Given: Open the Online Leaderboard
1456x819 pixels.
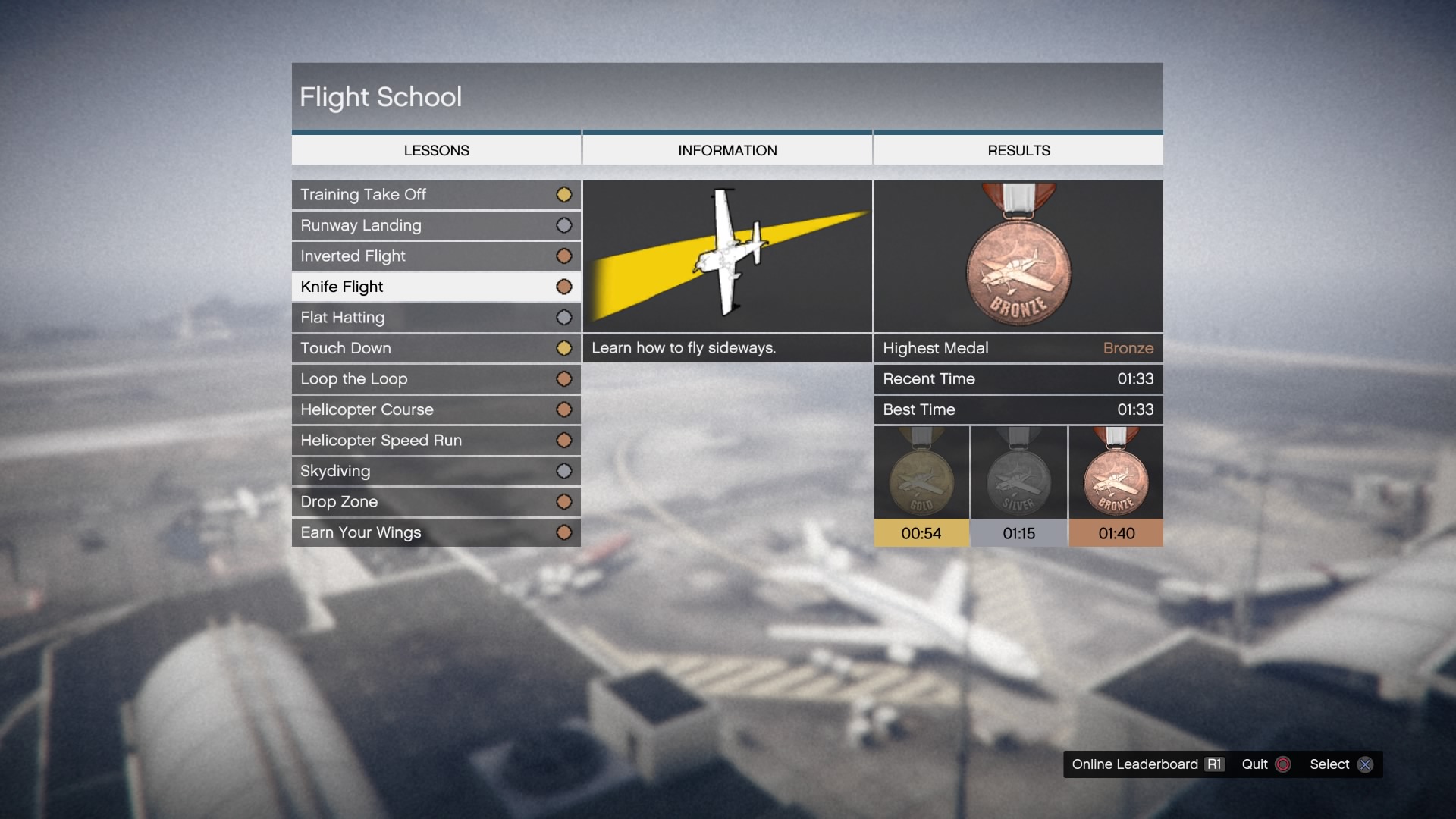Looking at the screenshot, I should 1147,764.
